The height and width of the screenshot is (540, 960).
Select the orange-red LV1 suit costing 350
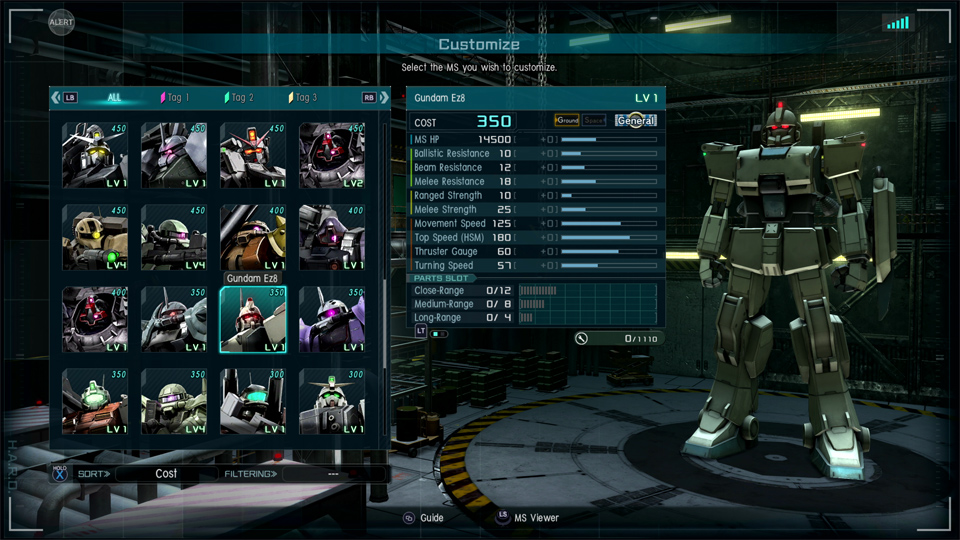click(95, 402)
